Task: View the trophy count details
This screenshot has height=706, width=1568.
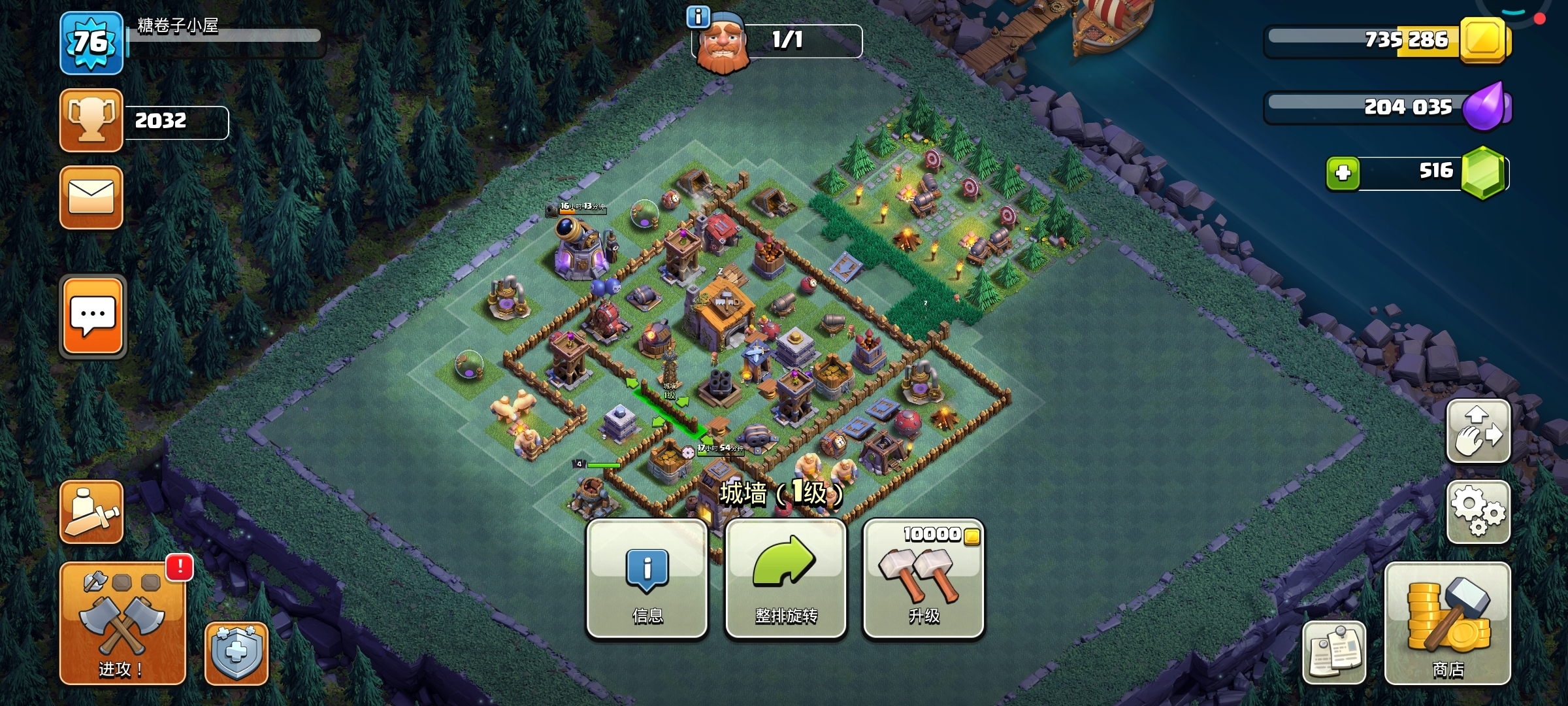Action: (x=91, y=120)
